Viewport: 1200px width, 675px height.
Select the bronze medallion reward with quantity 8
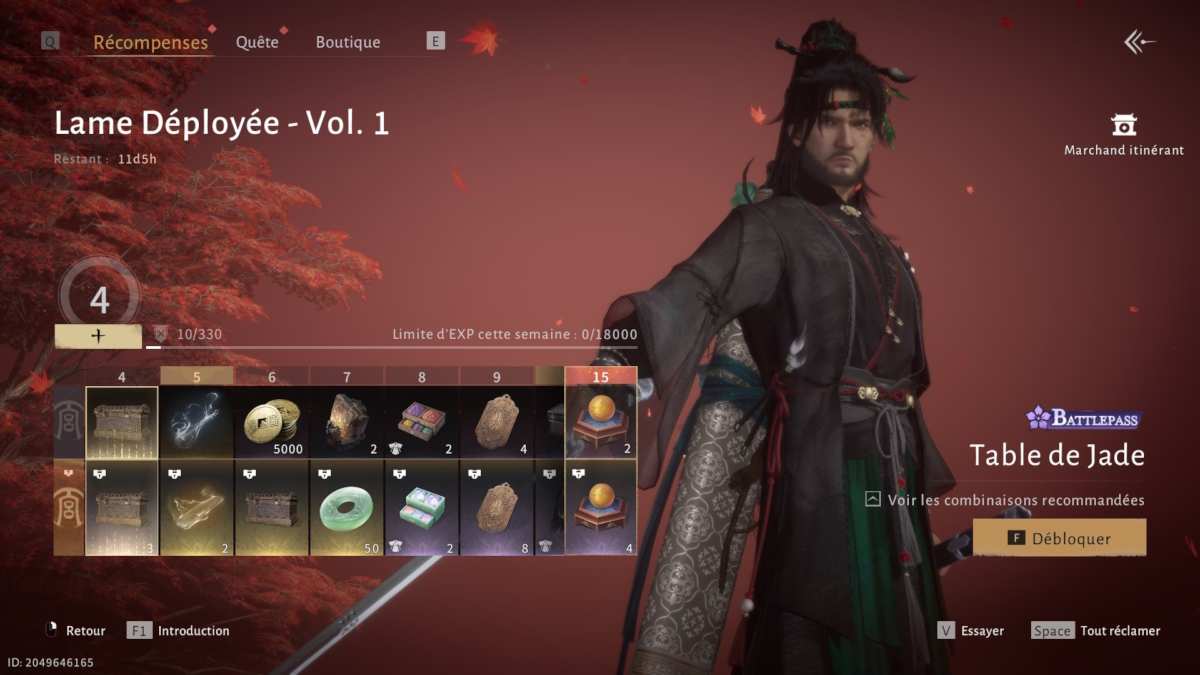click(x=496, y=508)
